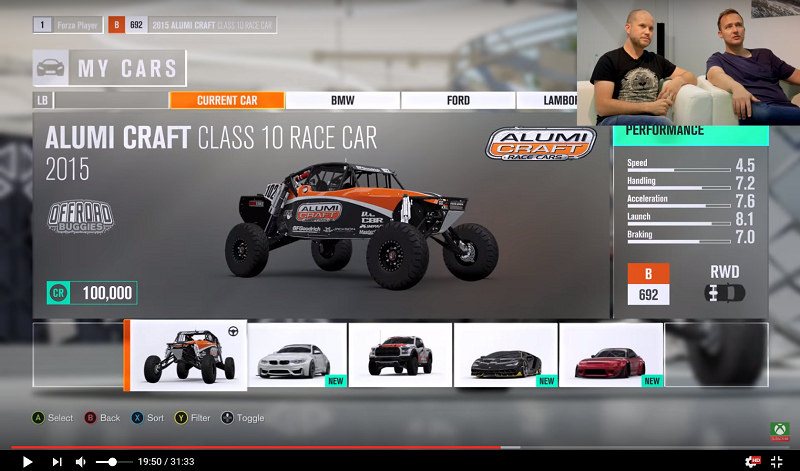800x471 pixels.
Task: Open video player settings gear
Action: (x=751, y=461)
